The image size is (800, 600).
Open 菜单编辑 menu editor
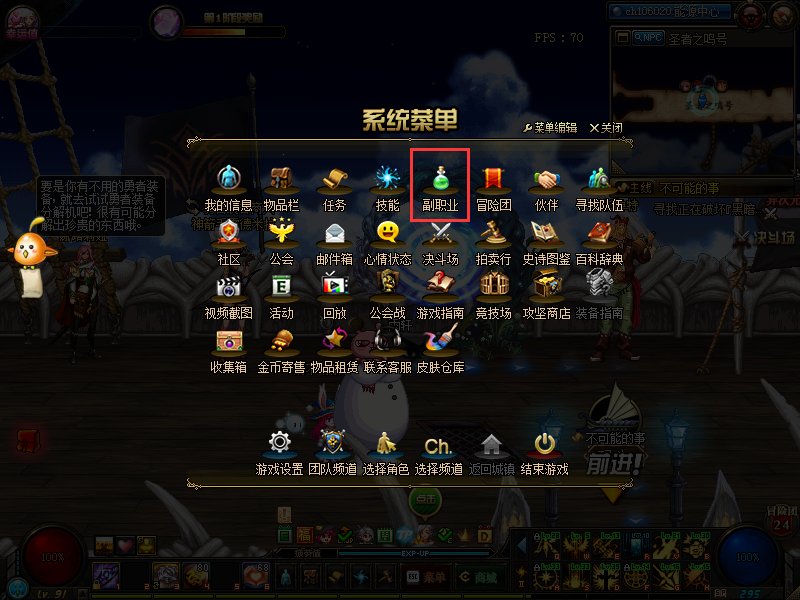tap(550, 128)
